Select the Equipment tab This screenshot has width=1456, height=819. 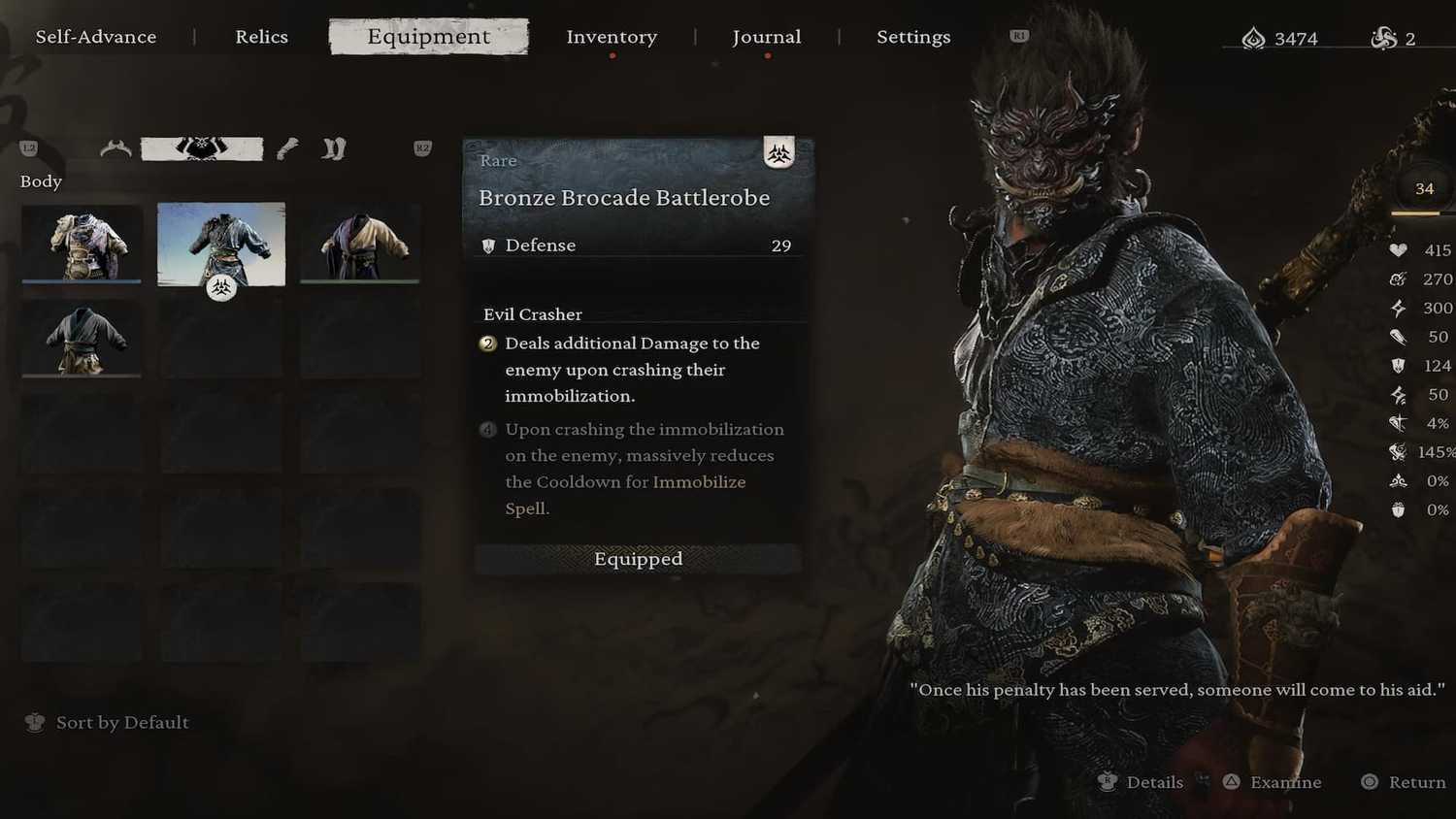tap(428, 37)
